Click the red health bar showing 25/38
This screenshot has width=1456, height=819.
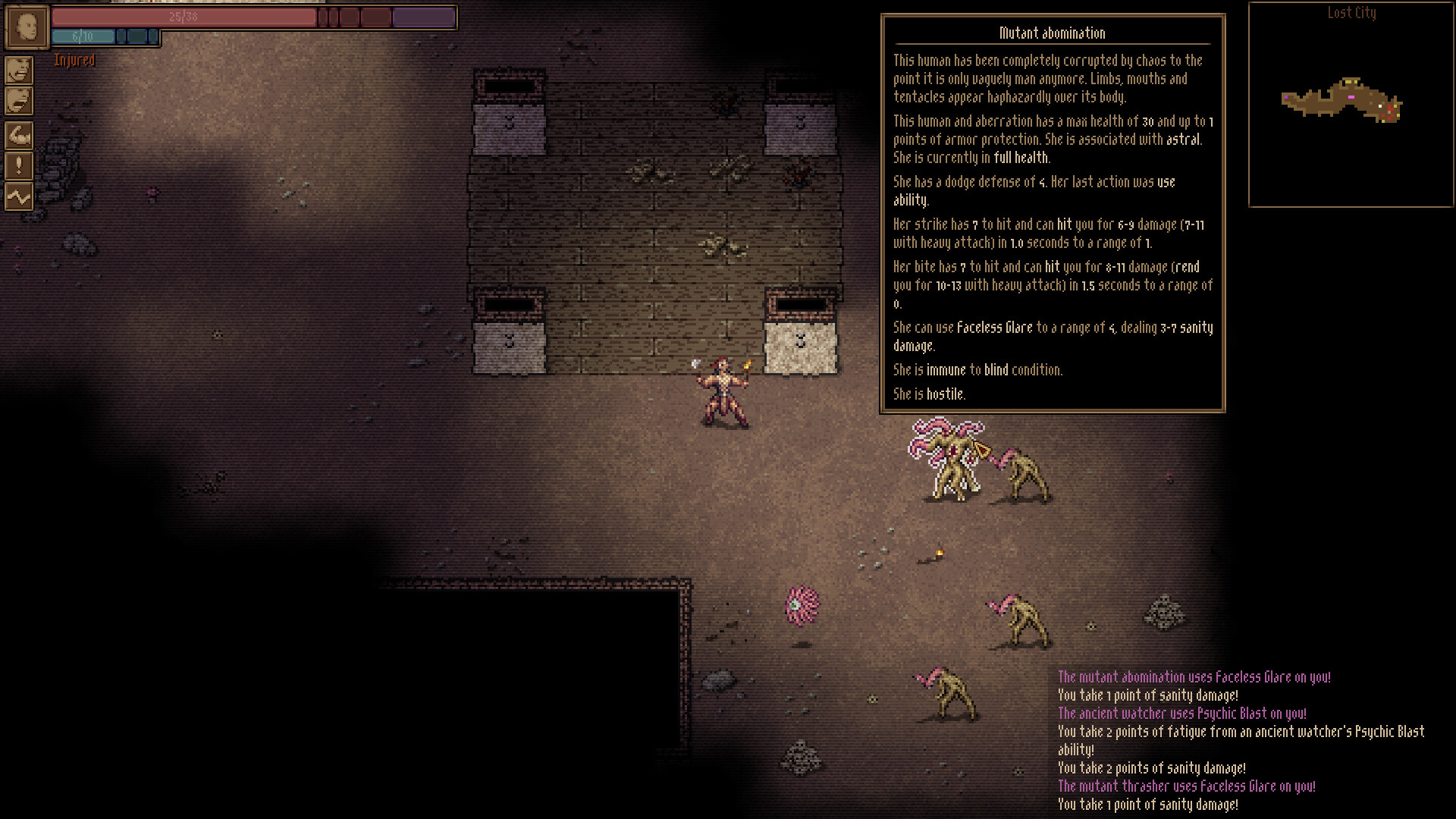point(182,17)
